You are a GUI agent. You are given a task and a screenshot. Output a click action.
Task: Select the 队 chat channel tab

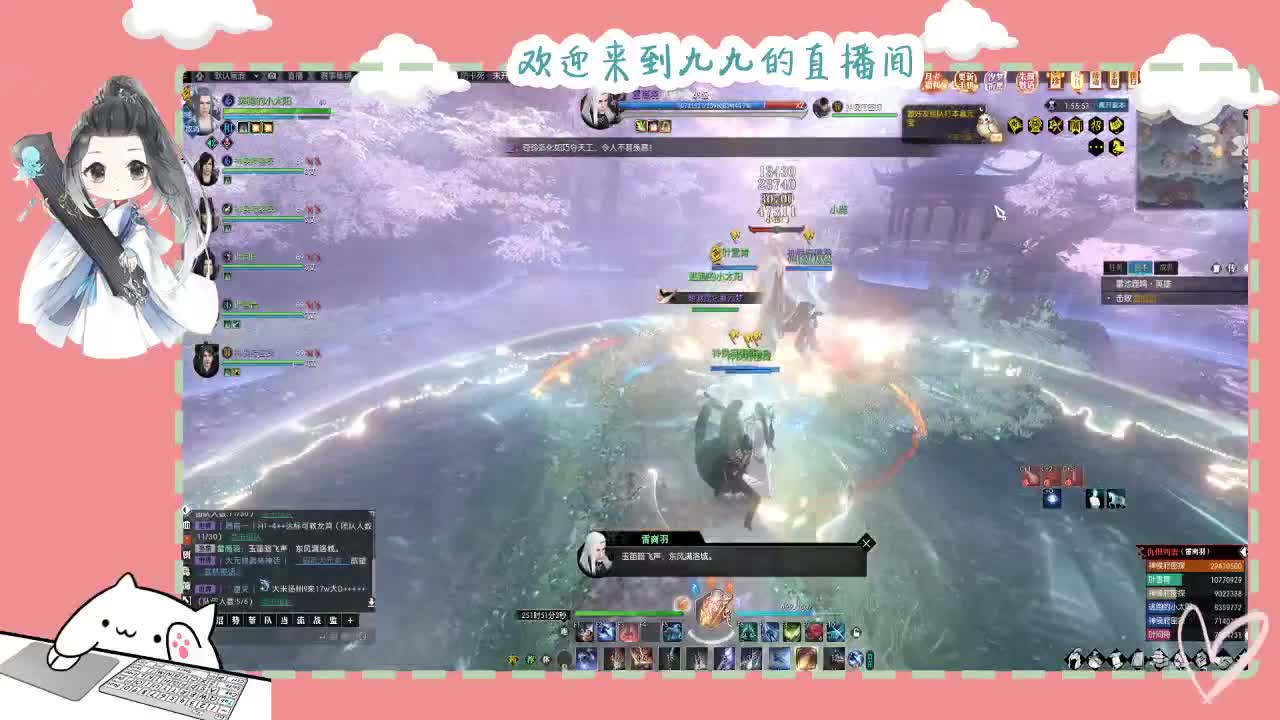266,620
